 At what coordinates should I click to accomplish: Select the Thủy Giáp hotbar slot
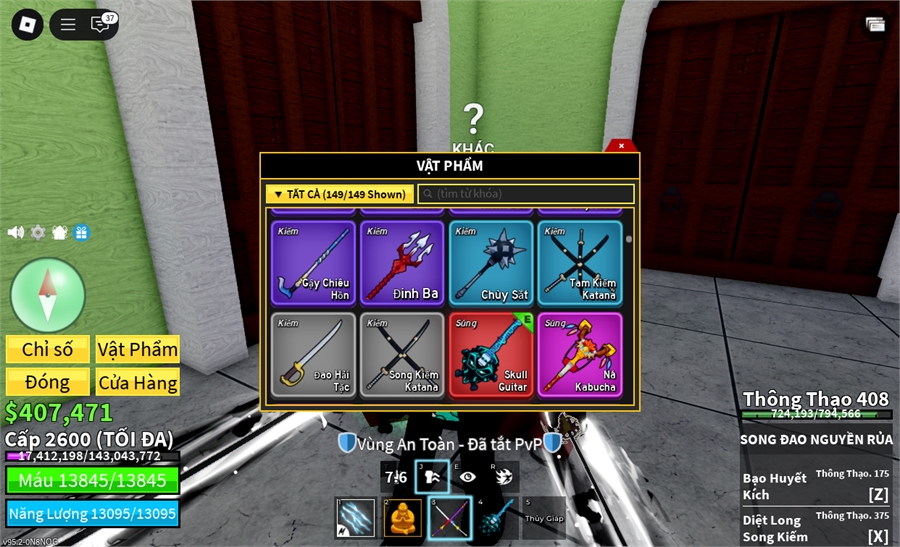[544, 518]
